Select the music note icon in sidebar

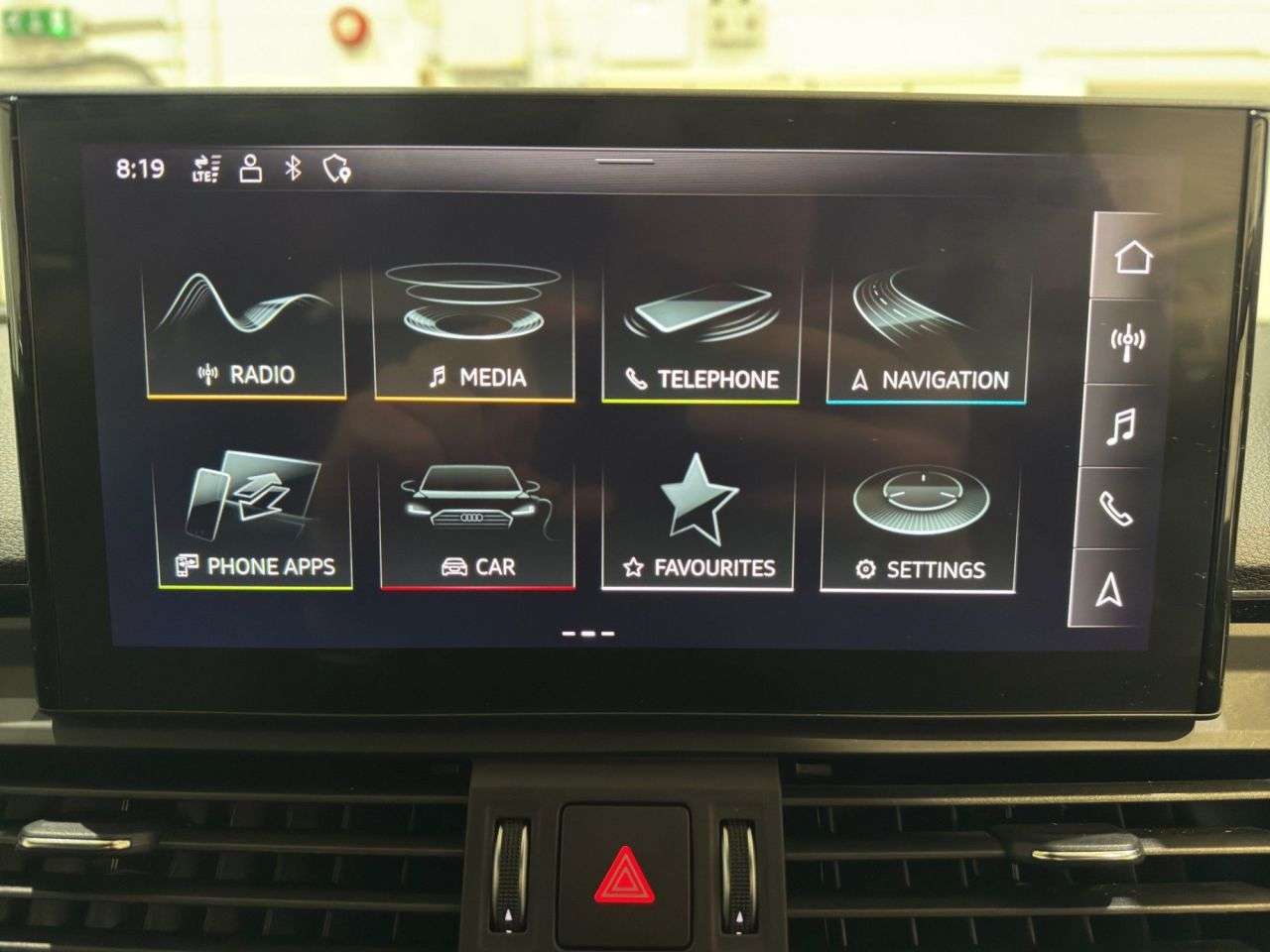[1121, 428]
